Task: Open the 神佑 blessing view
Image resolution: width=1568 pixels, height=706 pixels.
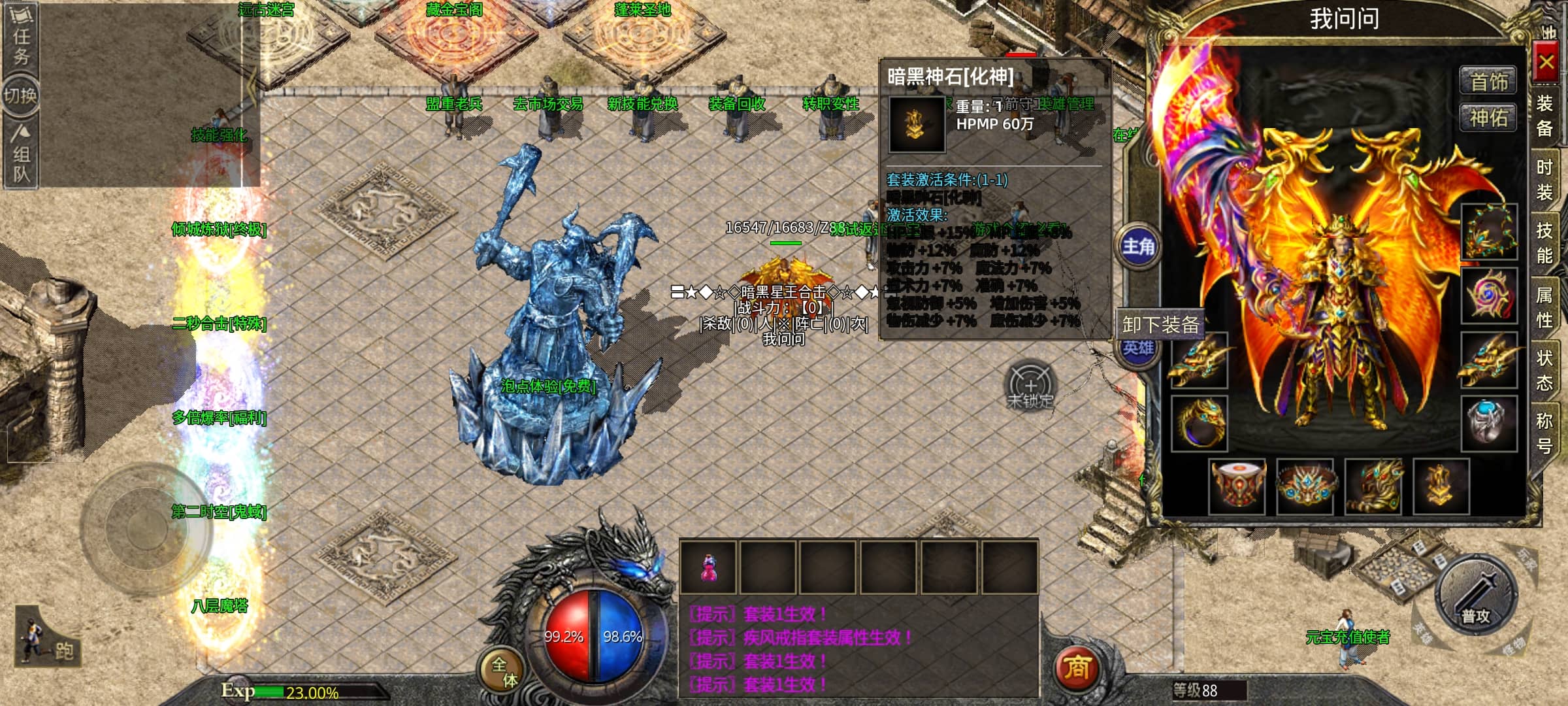Action: [x=1488, y=118]
